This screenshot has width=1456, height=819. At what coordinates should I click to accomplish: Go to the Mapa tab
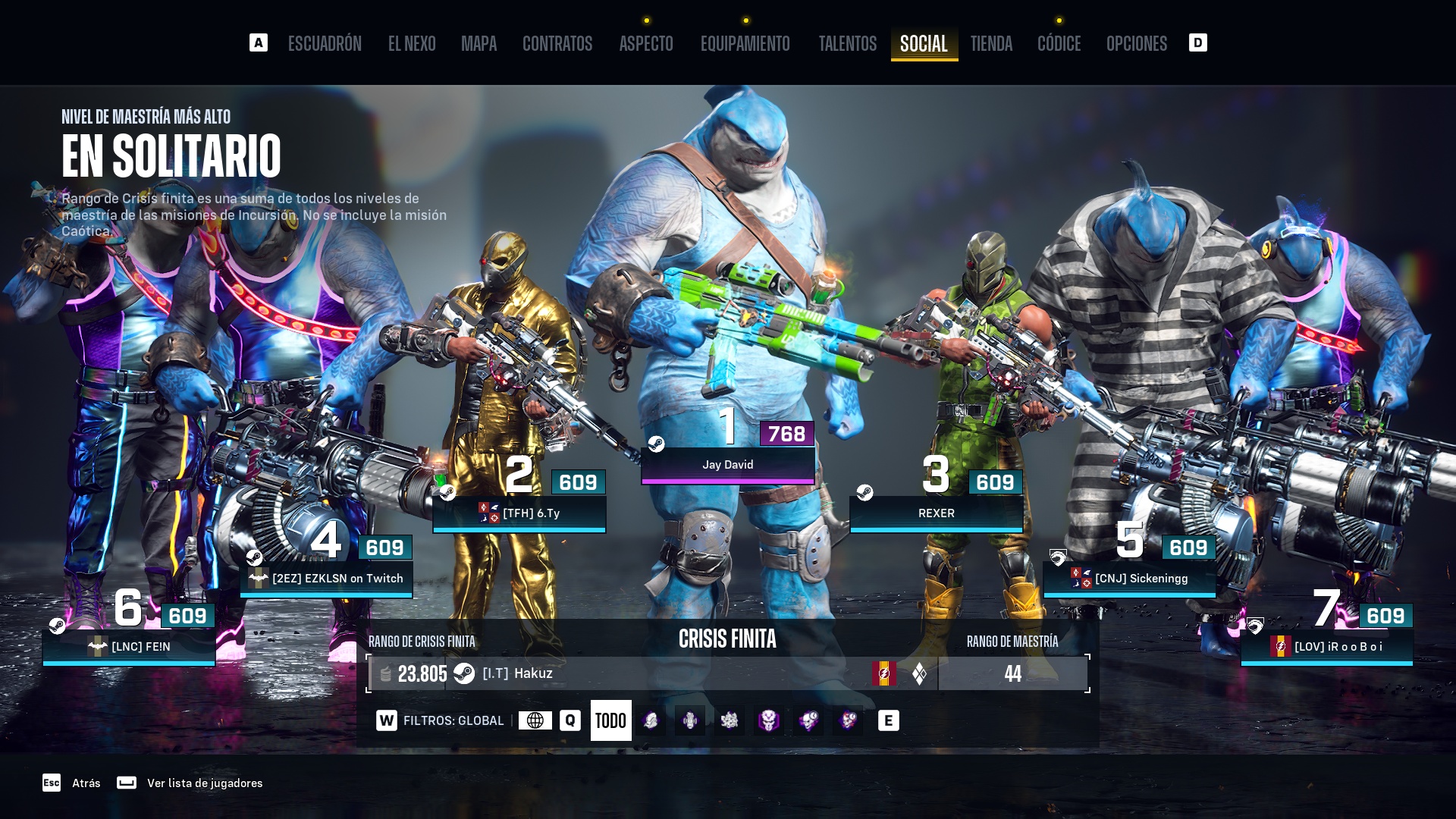479,44
